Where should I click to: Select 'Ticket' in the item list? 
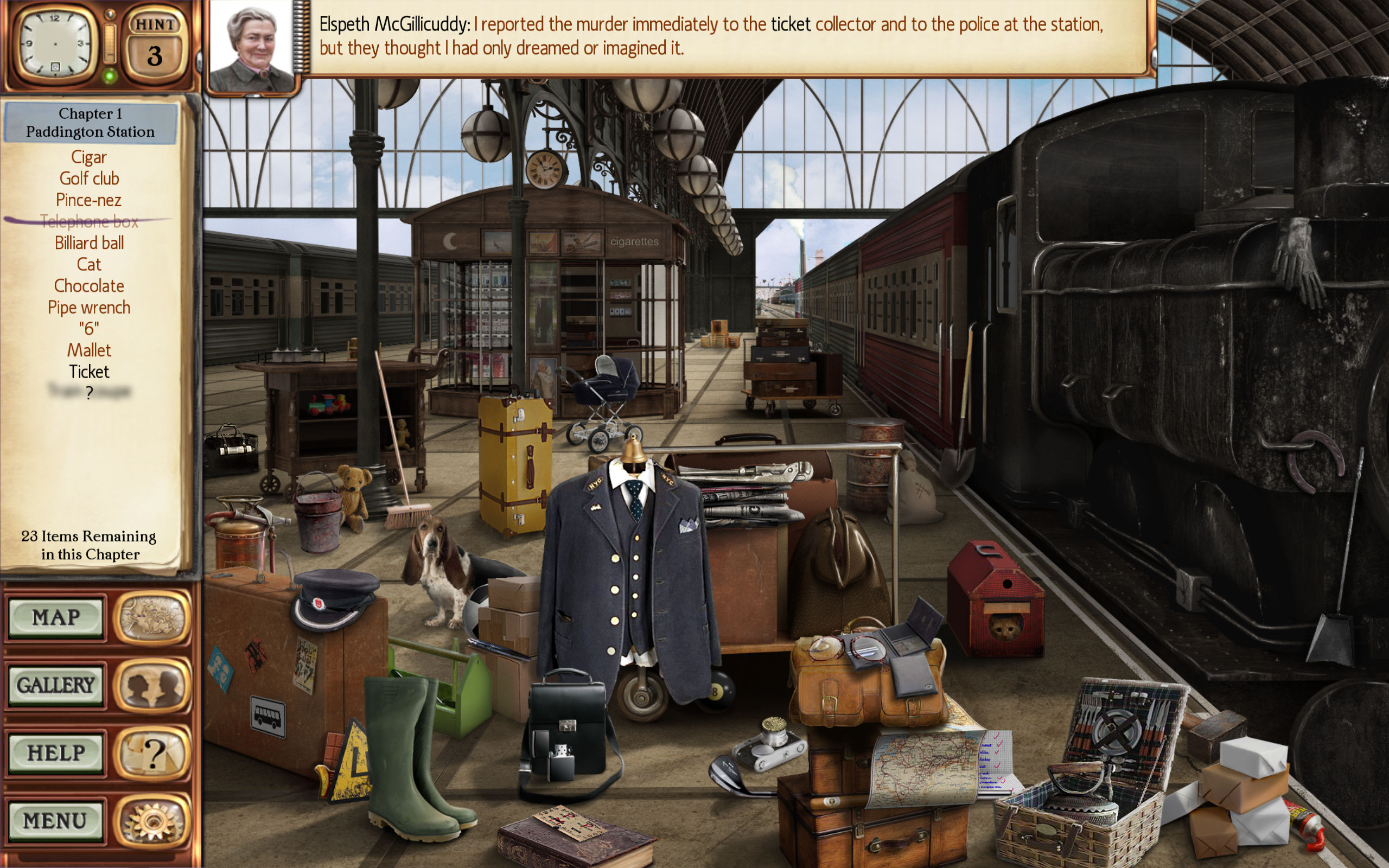tap(88, 372)
